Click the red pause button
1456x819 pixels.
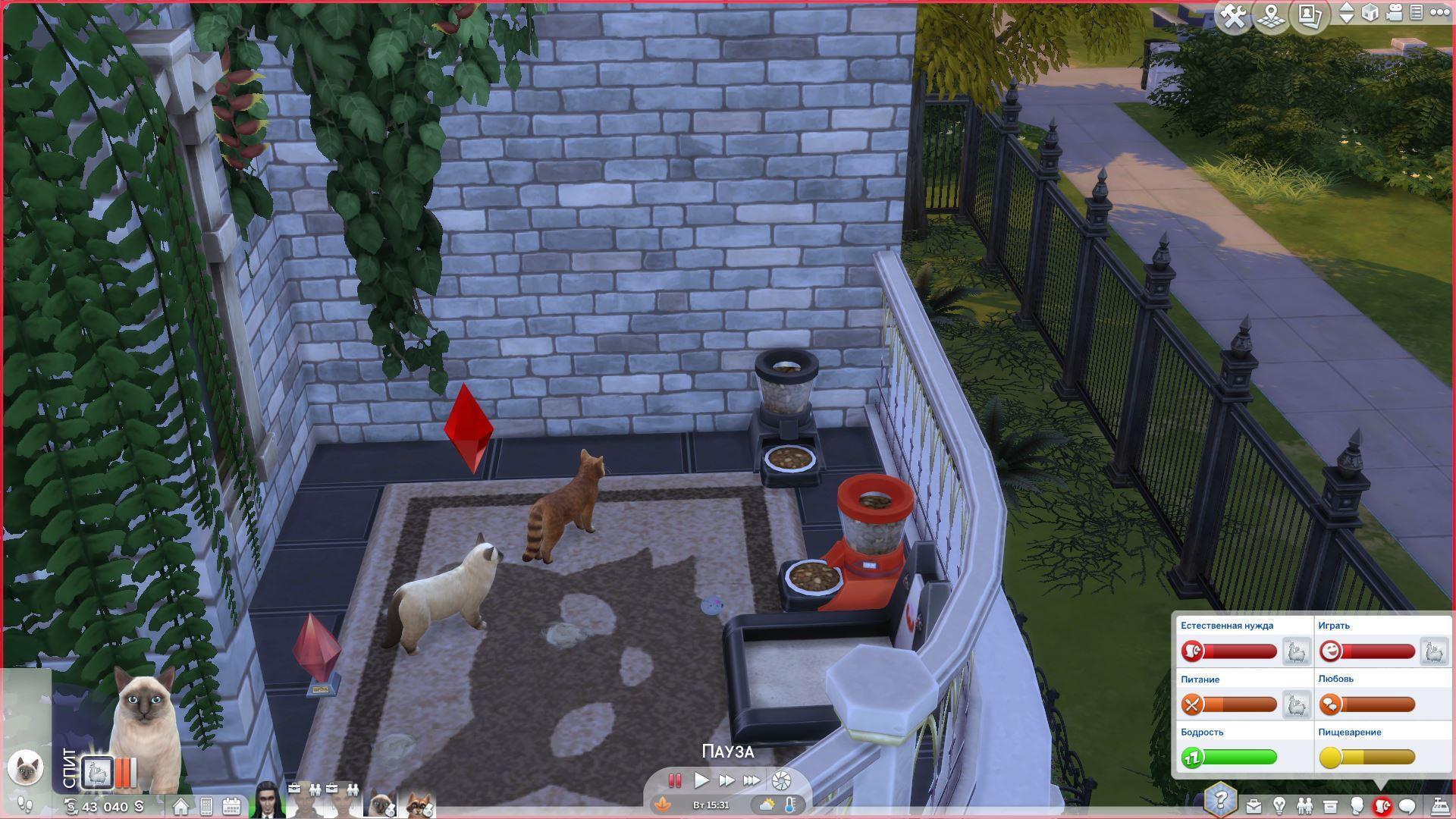point(674,780)
